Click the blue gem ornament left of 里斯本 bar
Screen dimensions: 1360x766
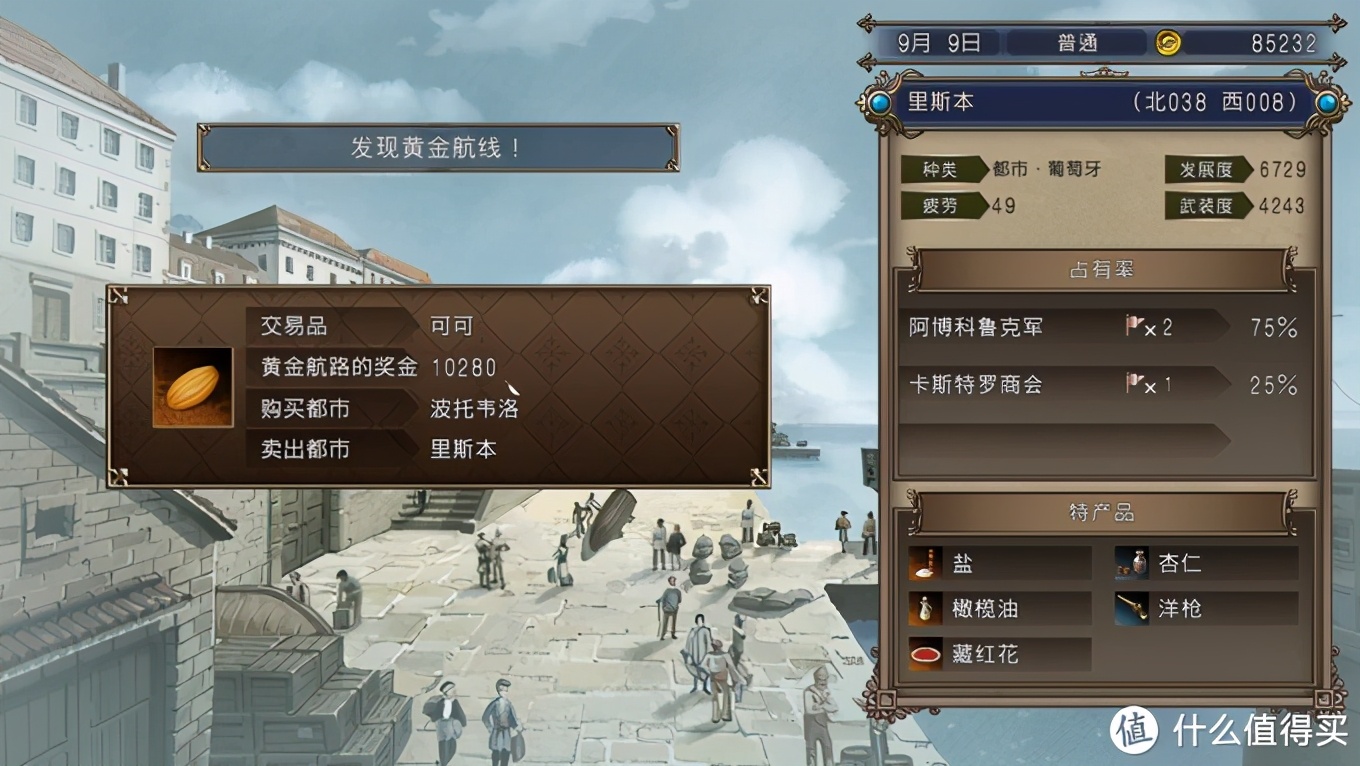click(x=879, y=101)
